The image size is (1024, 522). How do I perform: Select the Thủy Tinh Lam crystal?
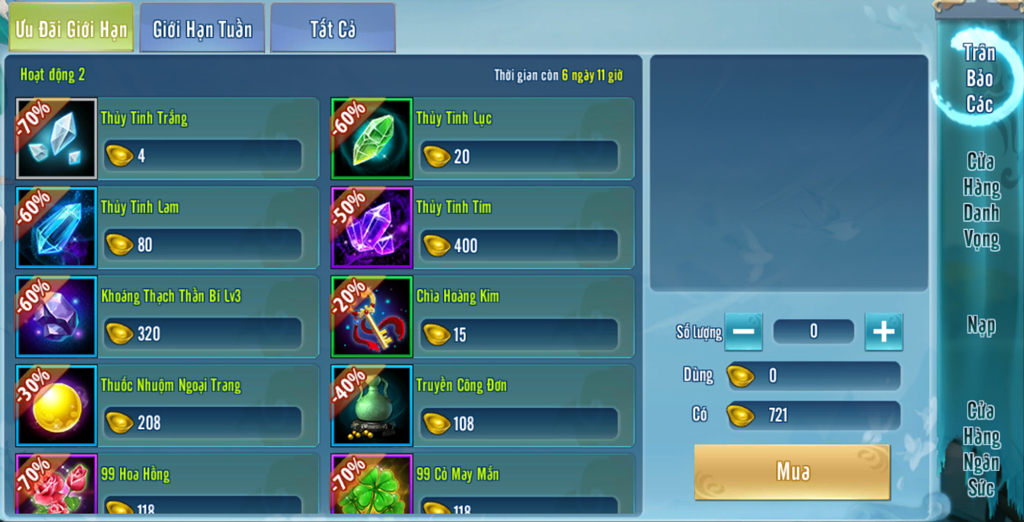pyautogui.click(x=167, y=227)
